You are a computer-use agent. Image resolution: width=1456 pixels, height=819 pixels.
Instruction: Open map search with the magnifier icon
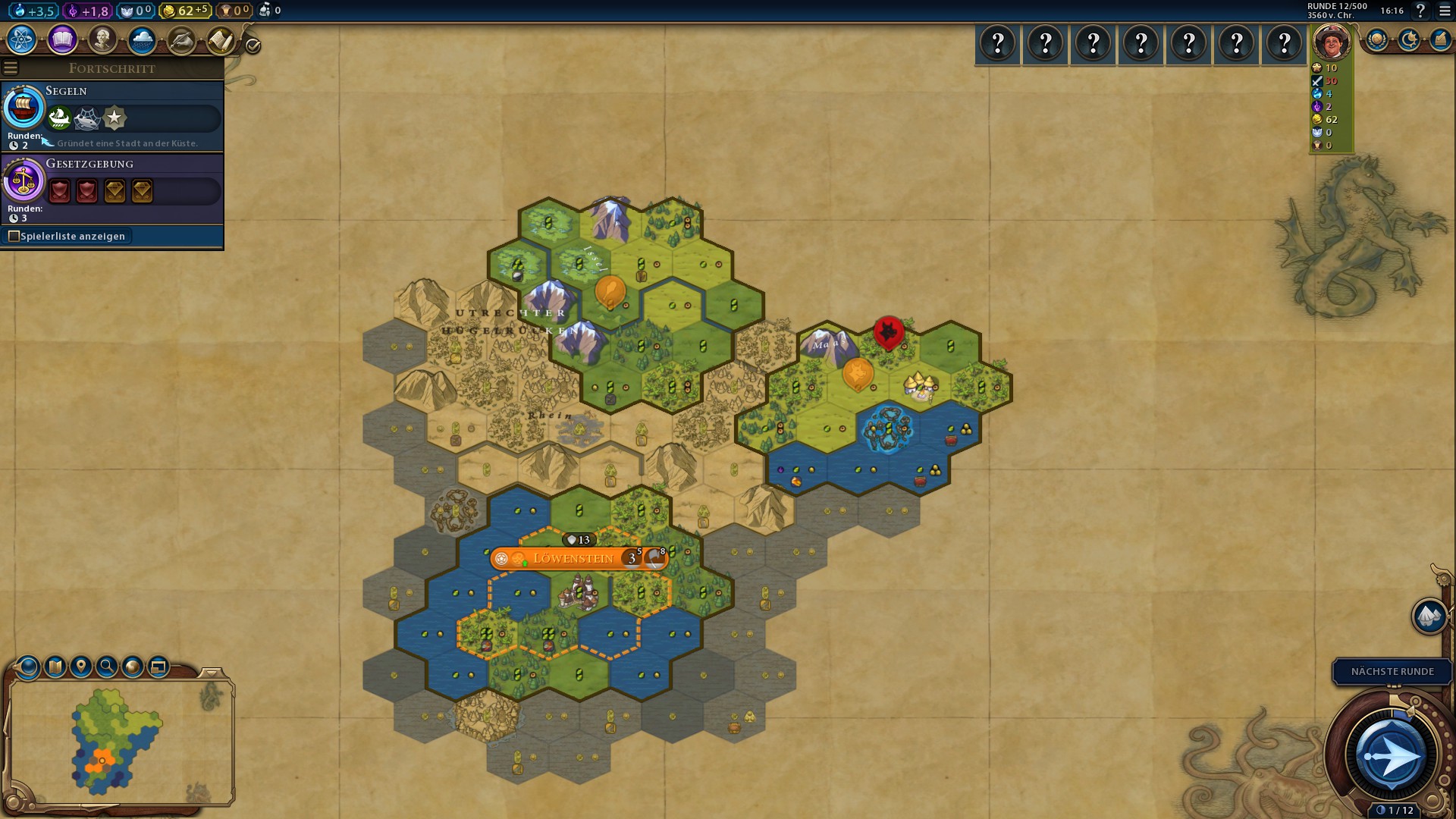107,667
